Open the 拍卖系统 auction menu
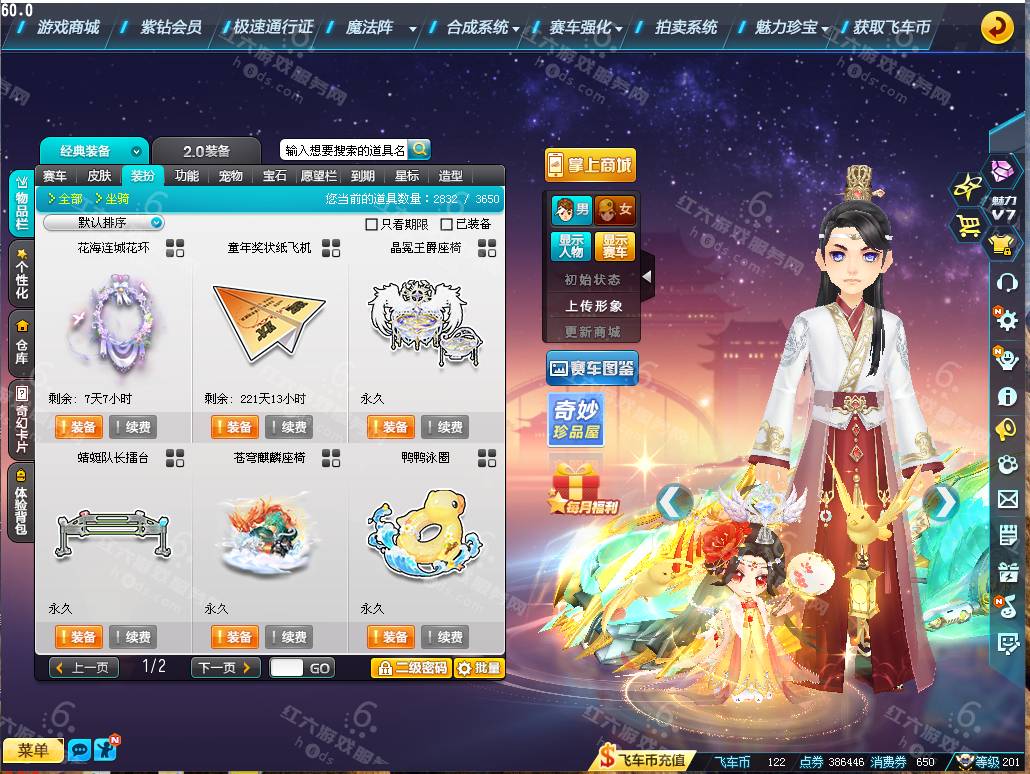The image size is (1030, 774). pos(686,27)
